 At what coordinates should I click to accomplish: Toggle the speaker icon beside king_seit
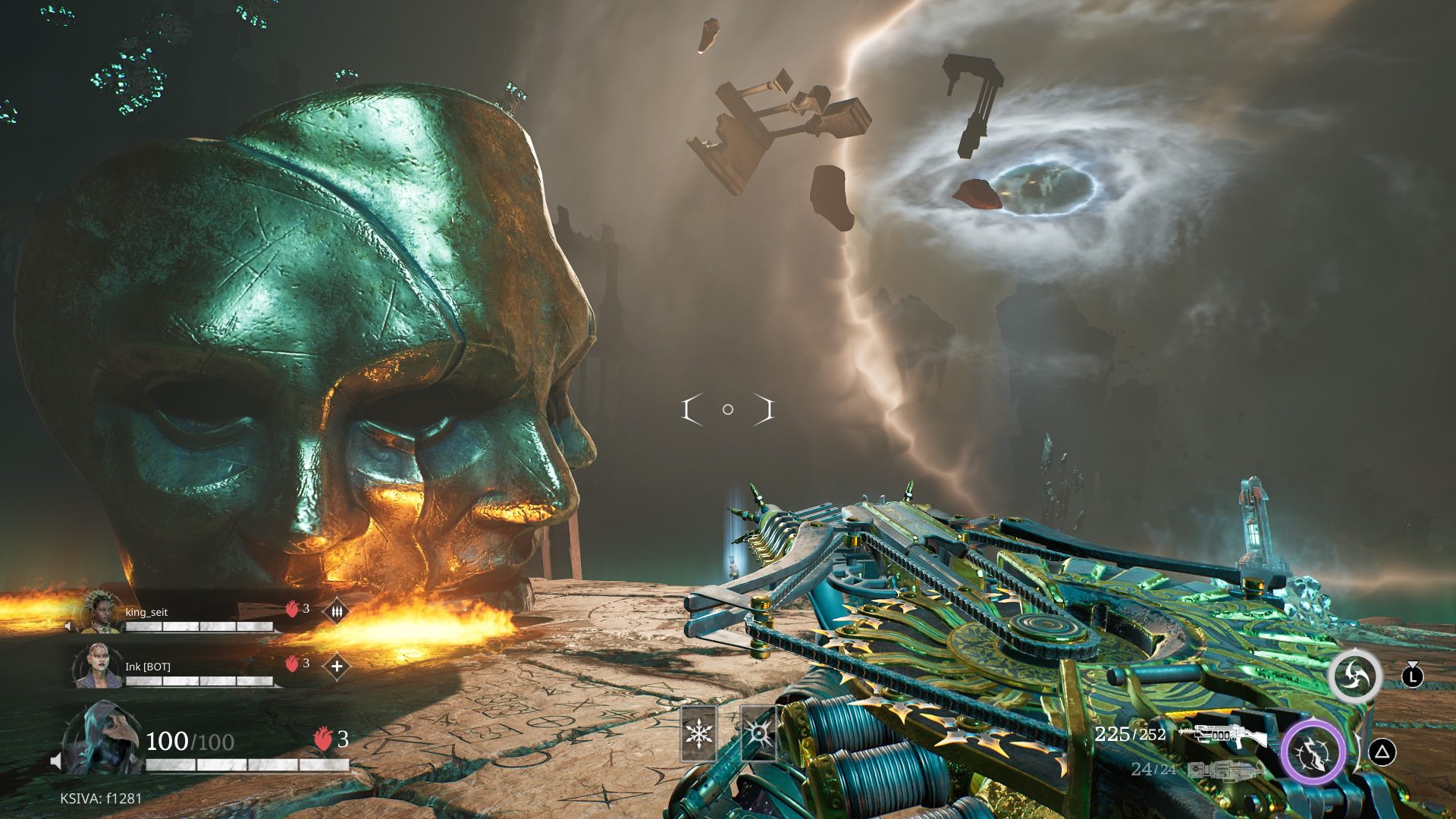(x=68, y=626)
